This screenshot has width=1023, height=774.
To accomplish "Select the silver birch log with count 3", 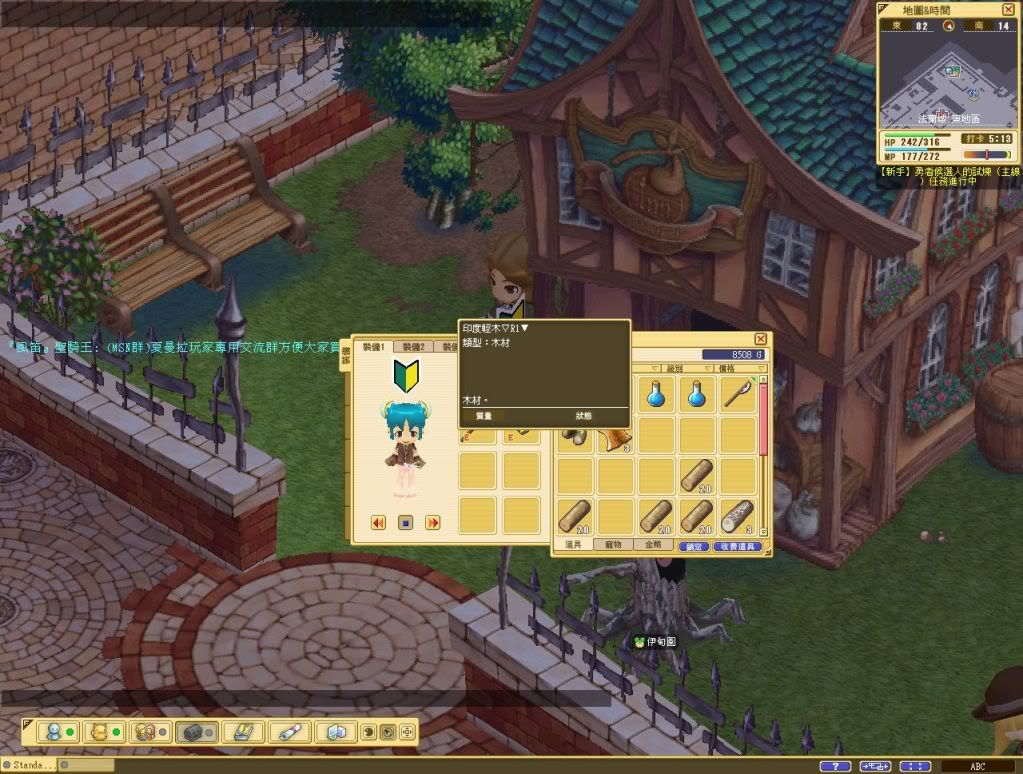I will (737, 516).
